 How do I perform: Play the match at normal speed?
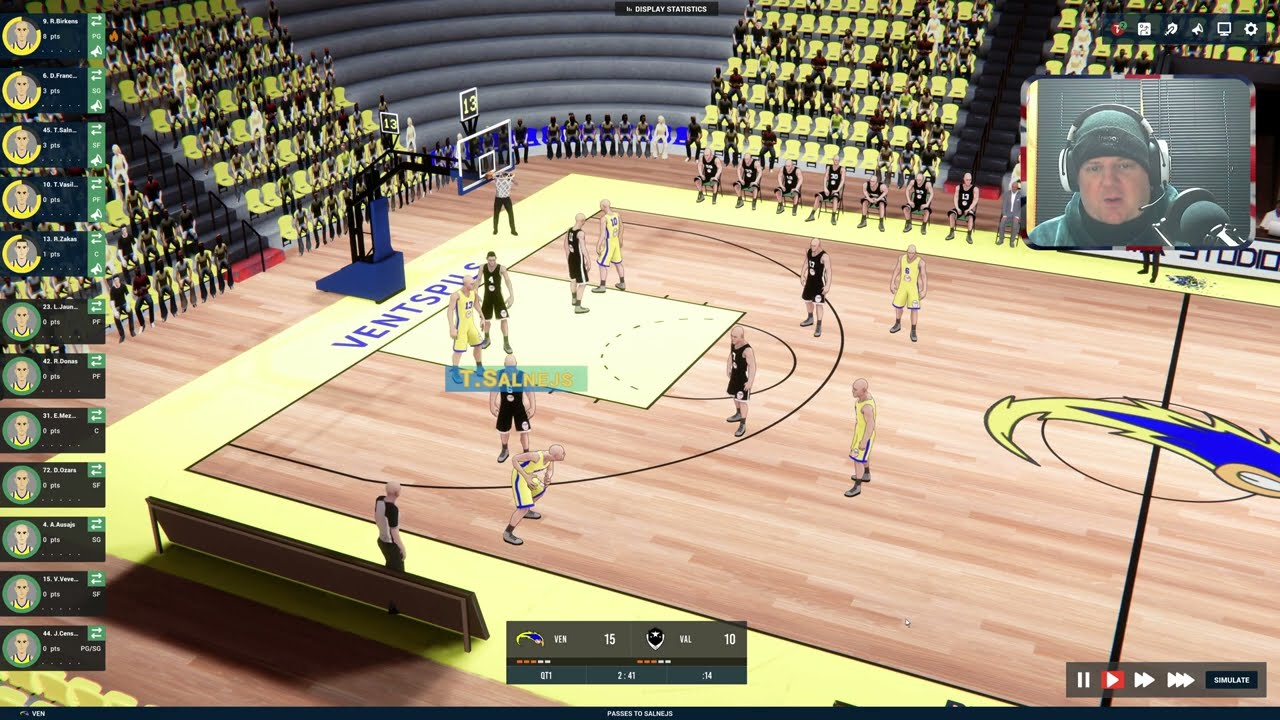[1112, 680]
